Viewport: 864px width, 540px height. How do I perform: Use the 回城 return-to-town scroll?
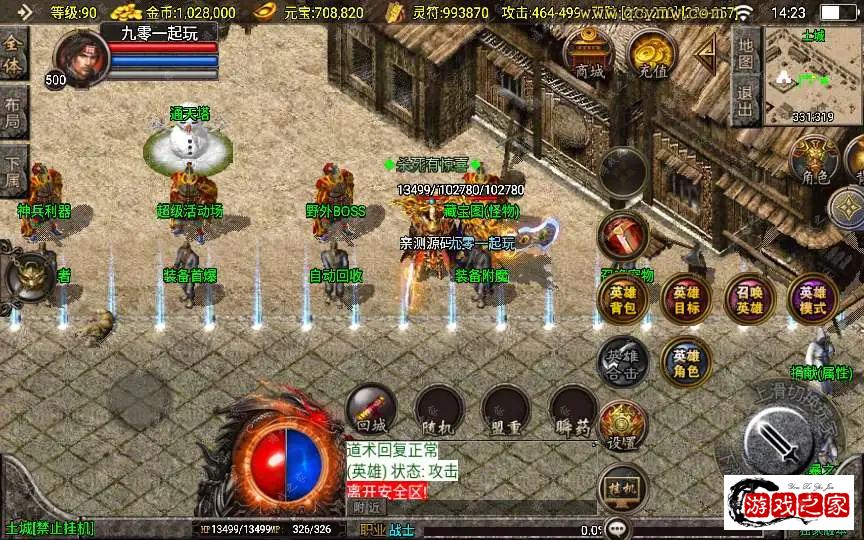coord(371,408)
